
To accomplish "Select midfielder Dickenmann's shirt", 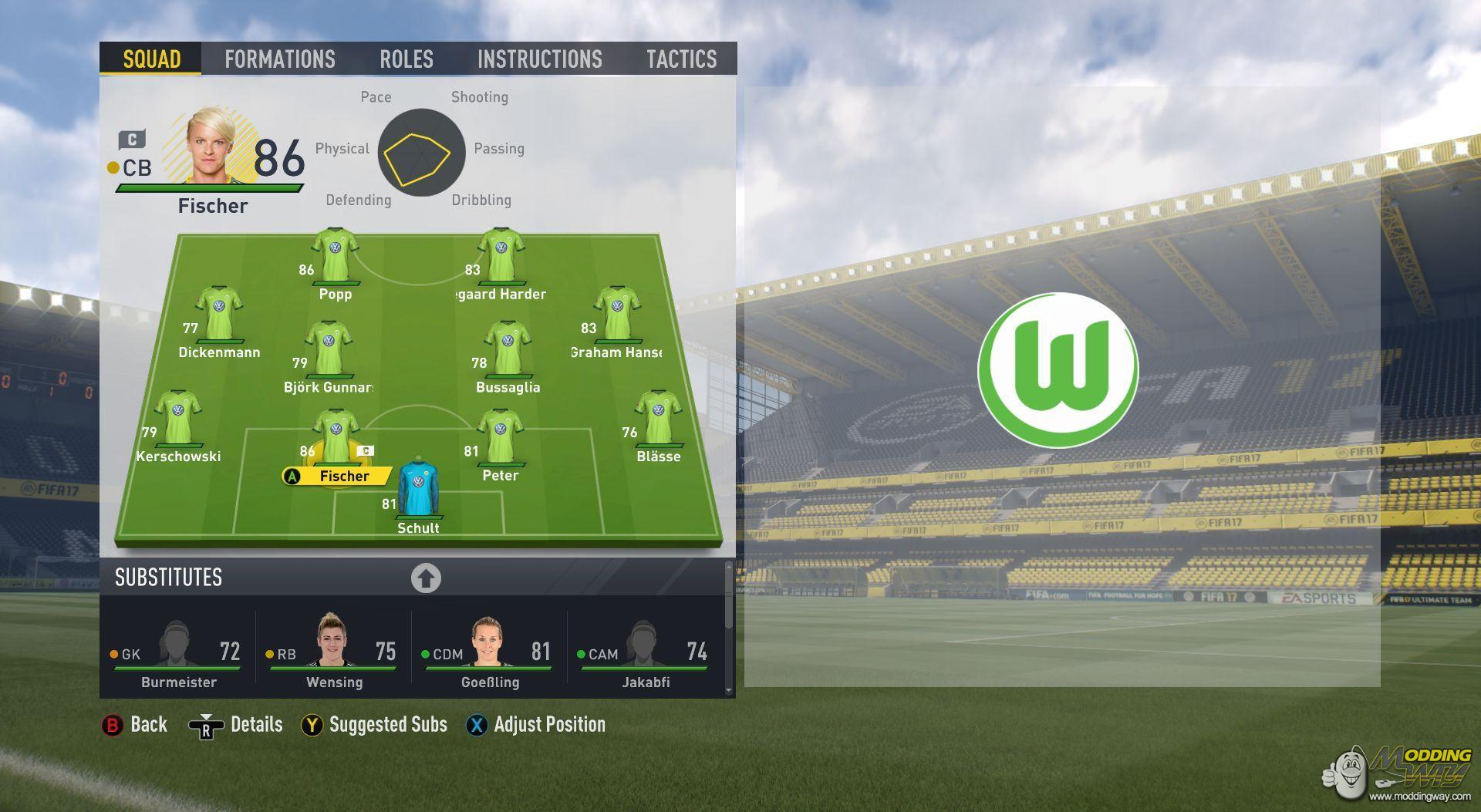I will tap(219, 316).
